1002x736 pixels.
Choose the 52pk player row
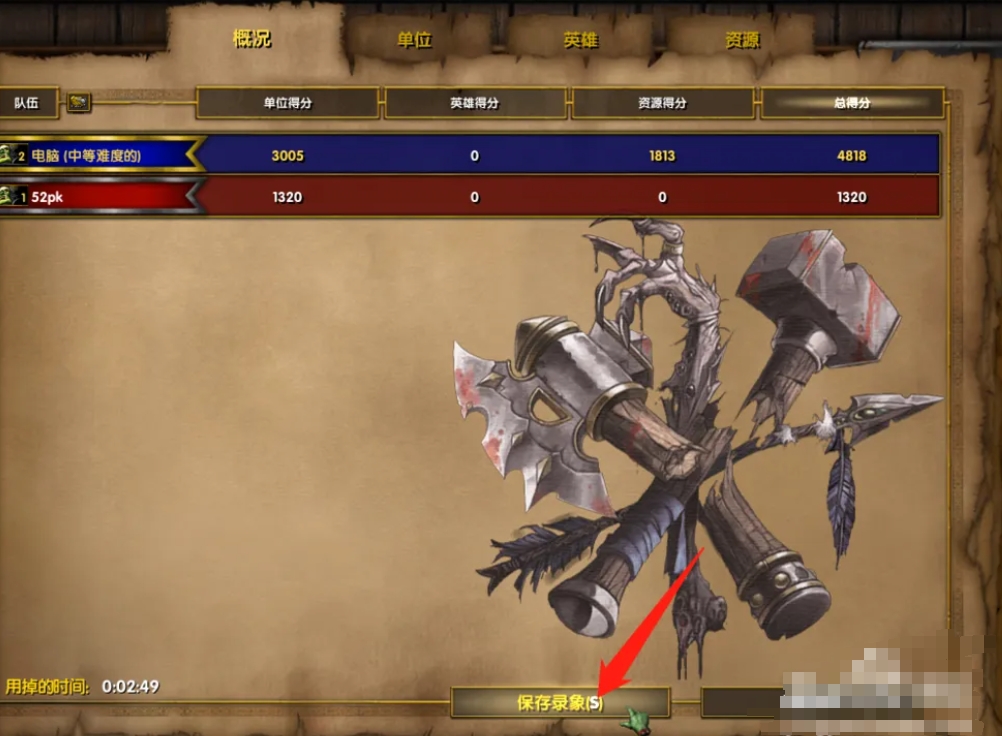pyautogui.click(x=100, y=197)
